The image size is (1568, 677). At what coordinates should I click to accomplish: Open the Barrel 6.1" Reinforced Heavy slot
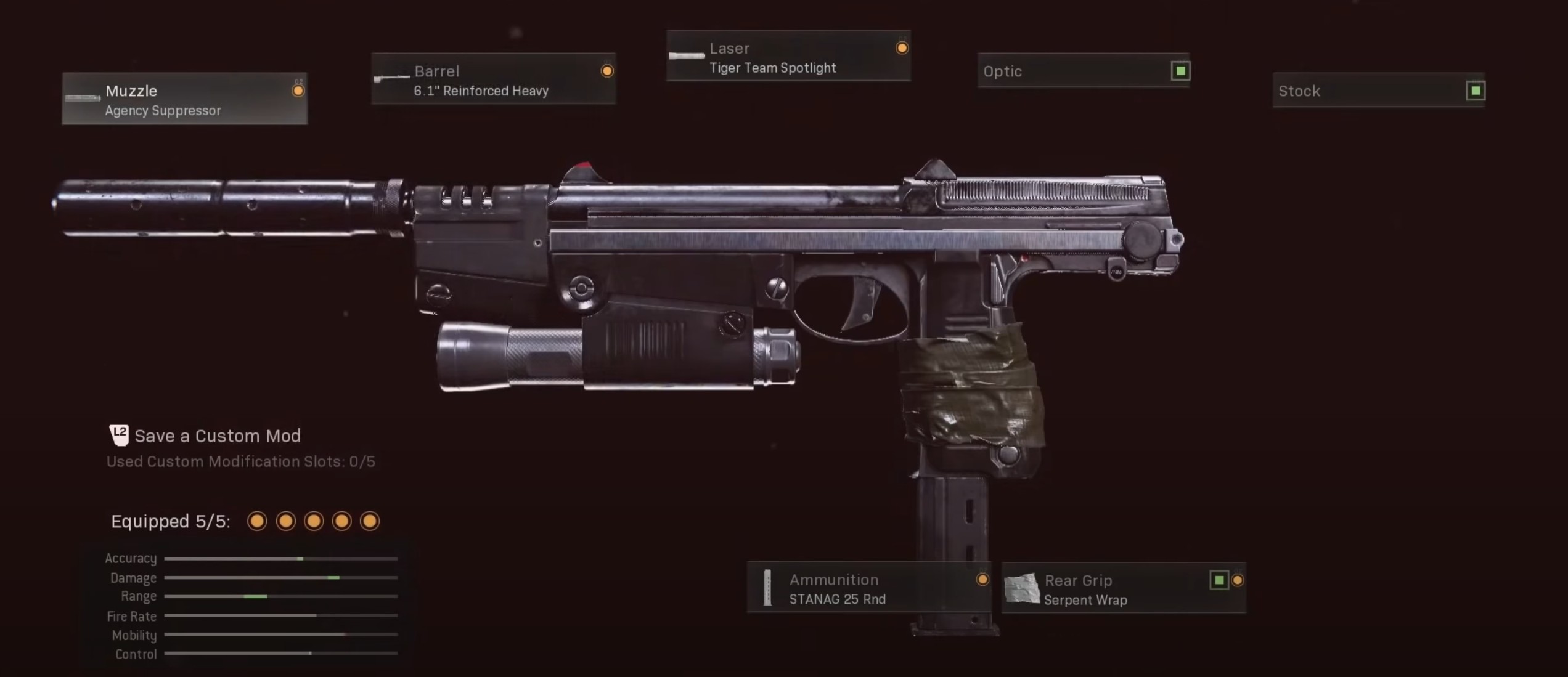(493, 79)
